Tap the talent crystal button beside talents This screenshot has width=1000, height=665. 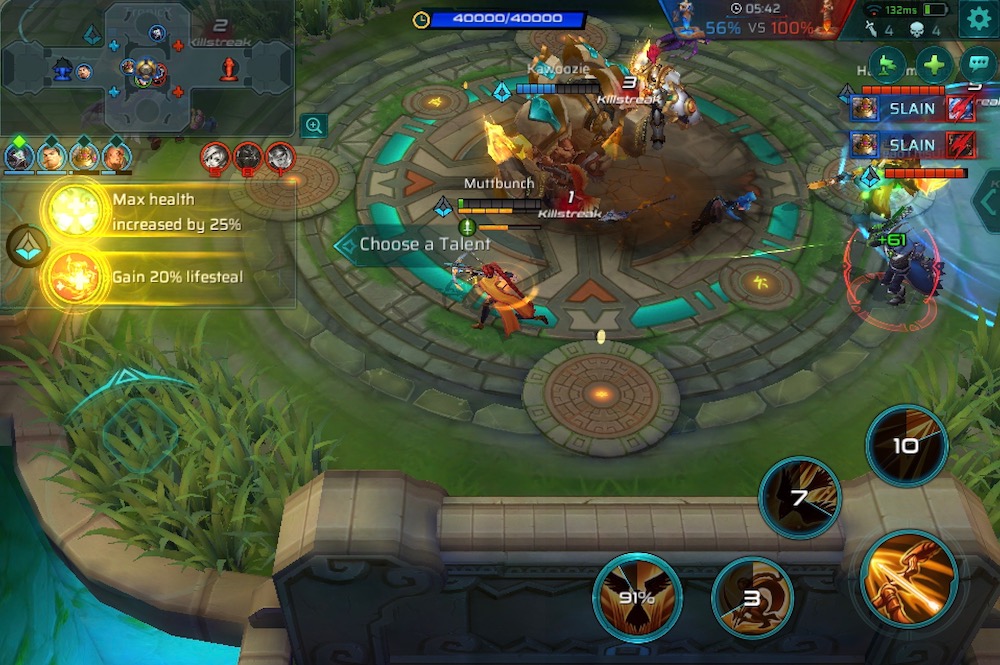[26, 246]
